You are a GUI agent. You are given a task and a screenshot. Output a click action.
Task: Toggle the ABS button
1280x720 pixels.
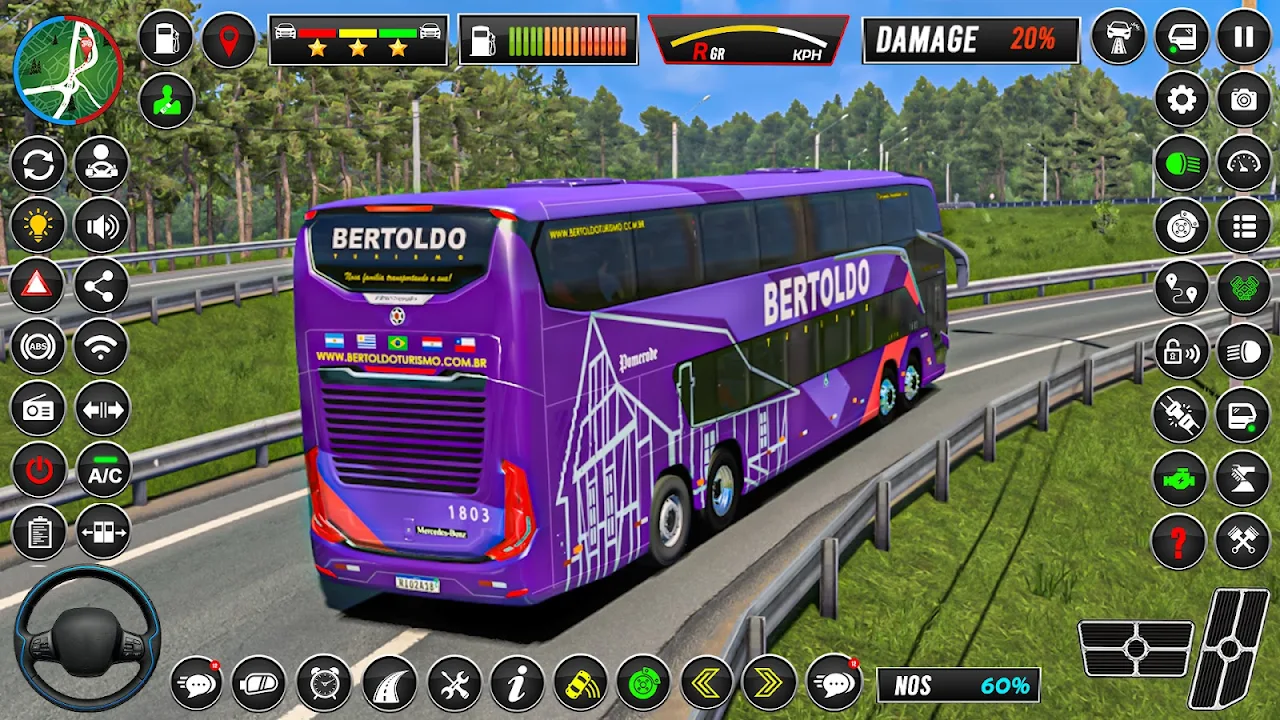click(38, 348)
